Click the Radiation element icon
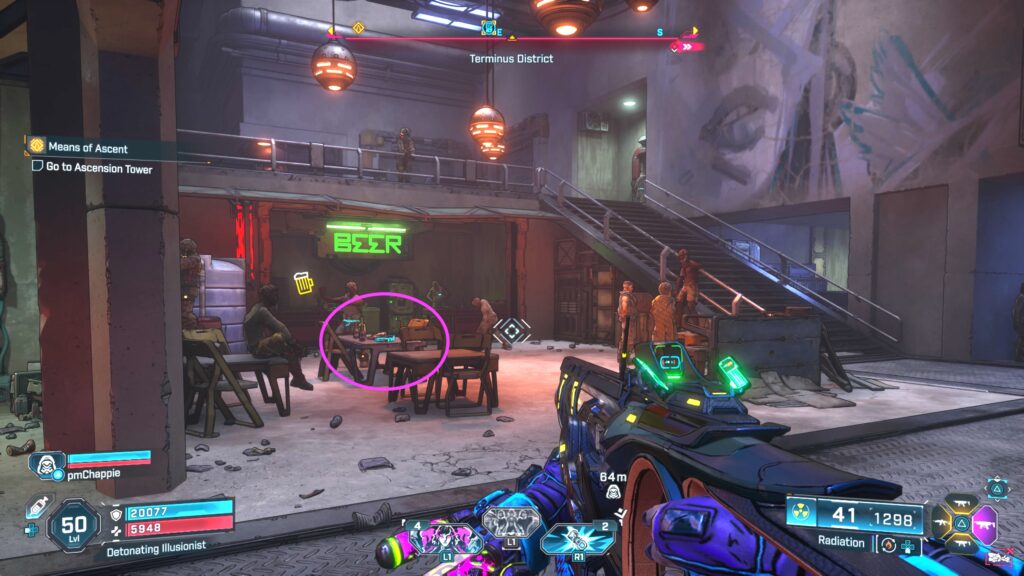The height and width of the screenshot is (576, 1024). [x=802, y=515]
